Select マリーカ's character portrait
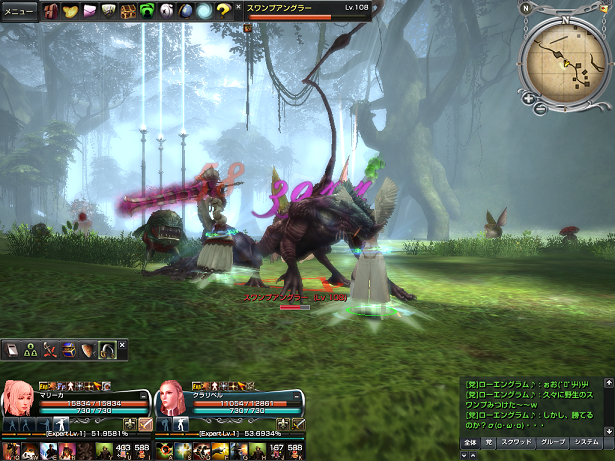The width and height of the screenshot is (615, 461). pos(19,397)
